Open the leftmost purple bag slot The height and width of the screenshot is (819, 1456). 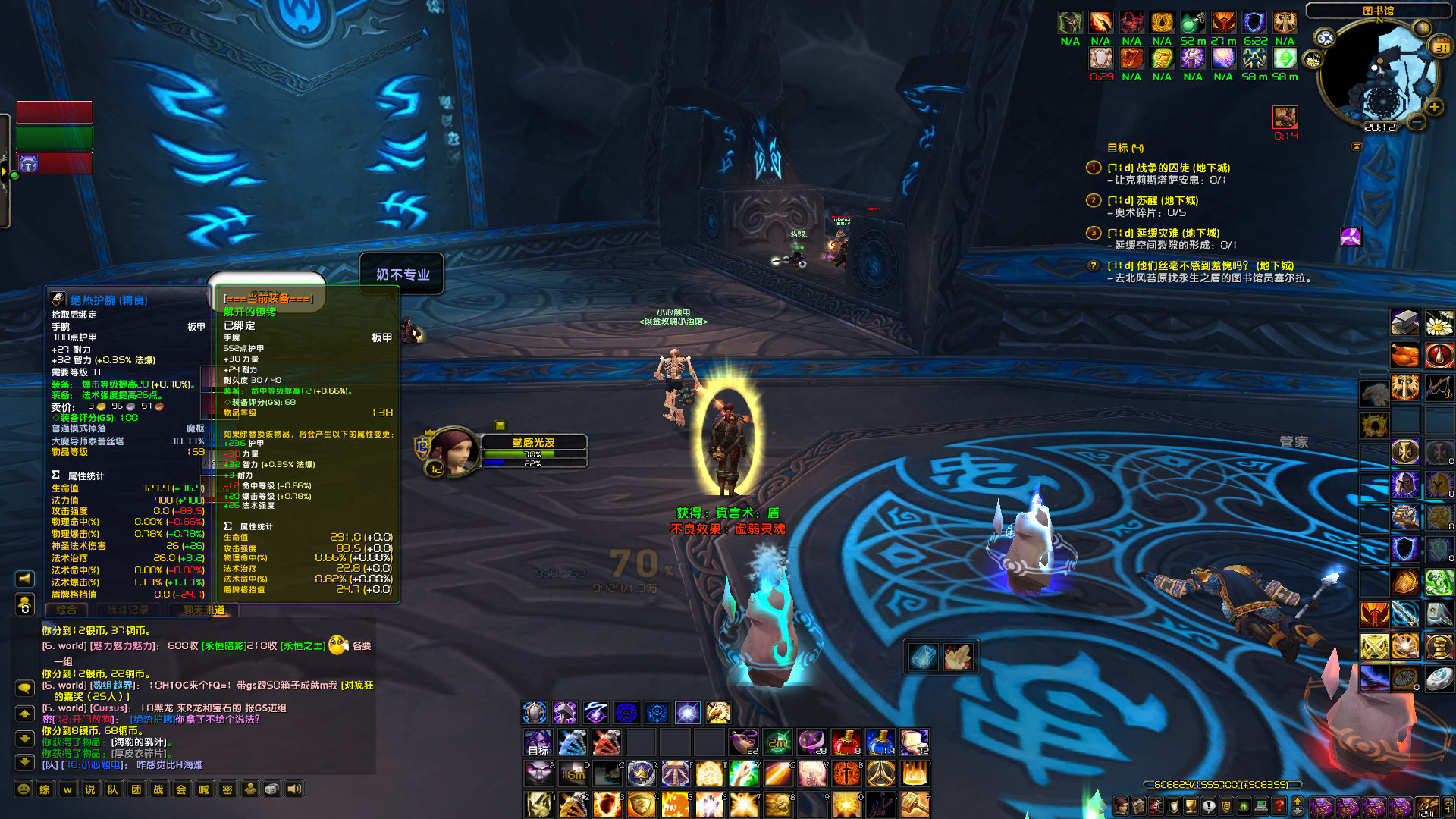coord(1323,805)
